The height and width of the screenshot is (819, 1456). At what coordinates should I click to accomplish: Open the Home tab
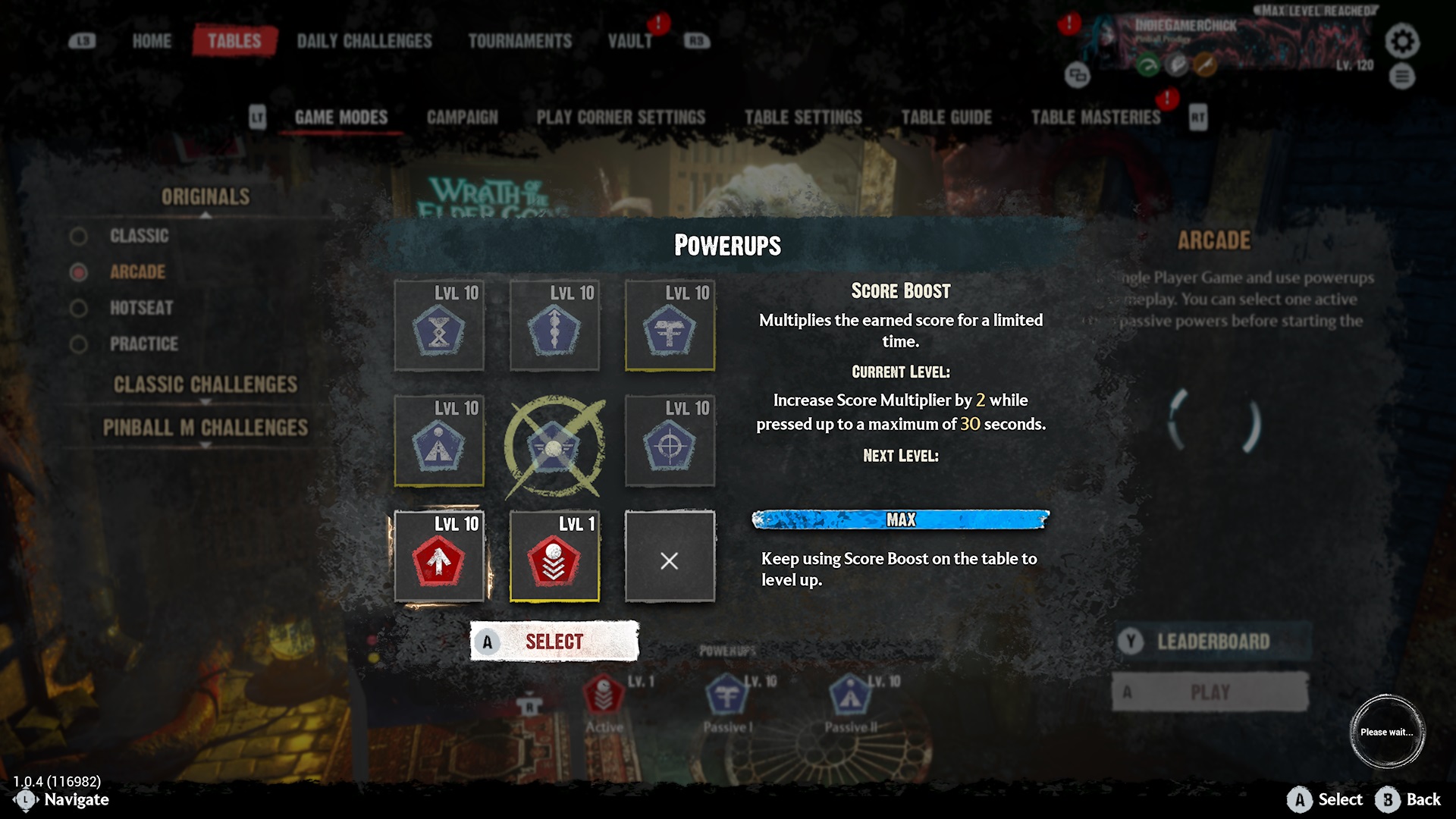[x=152, y=41]
